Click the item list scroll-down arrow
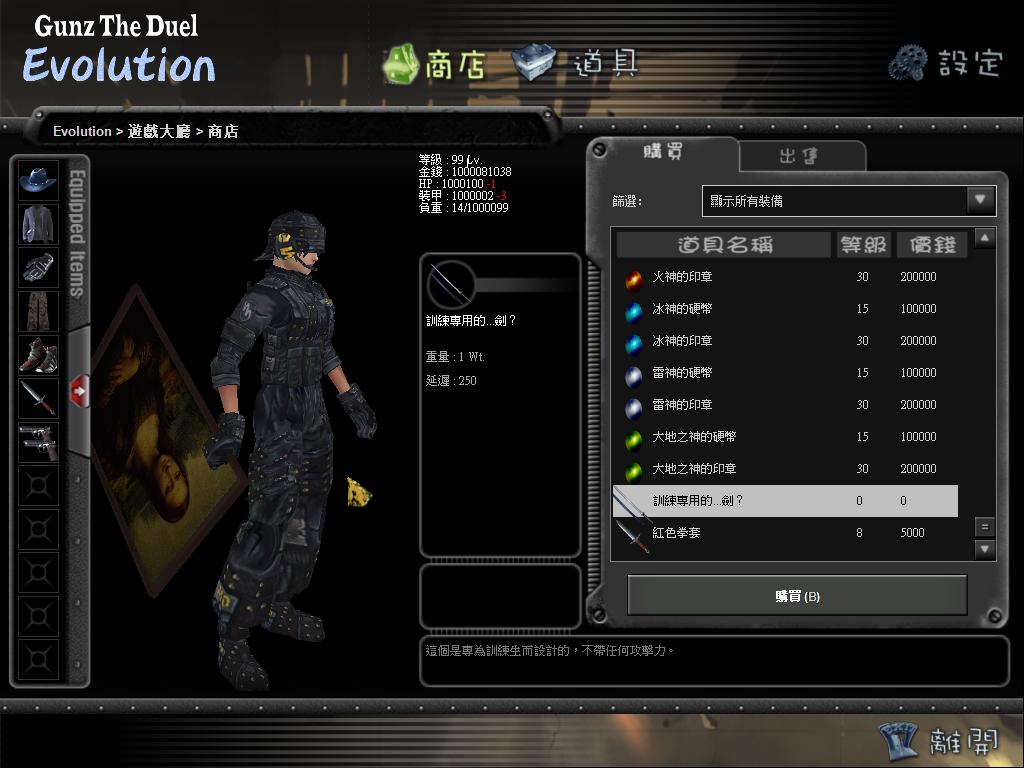Image resolution: width=1024 pixels, height=768 pixels. click(x=985, y=549)
